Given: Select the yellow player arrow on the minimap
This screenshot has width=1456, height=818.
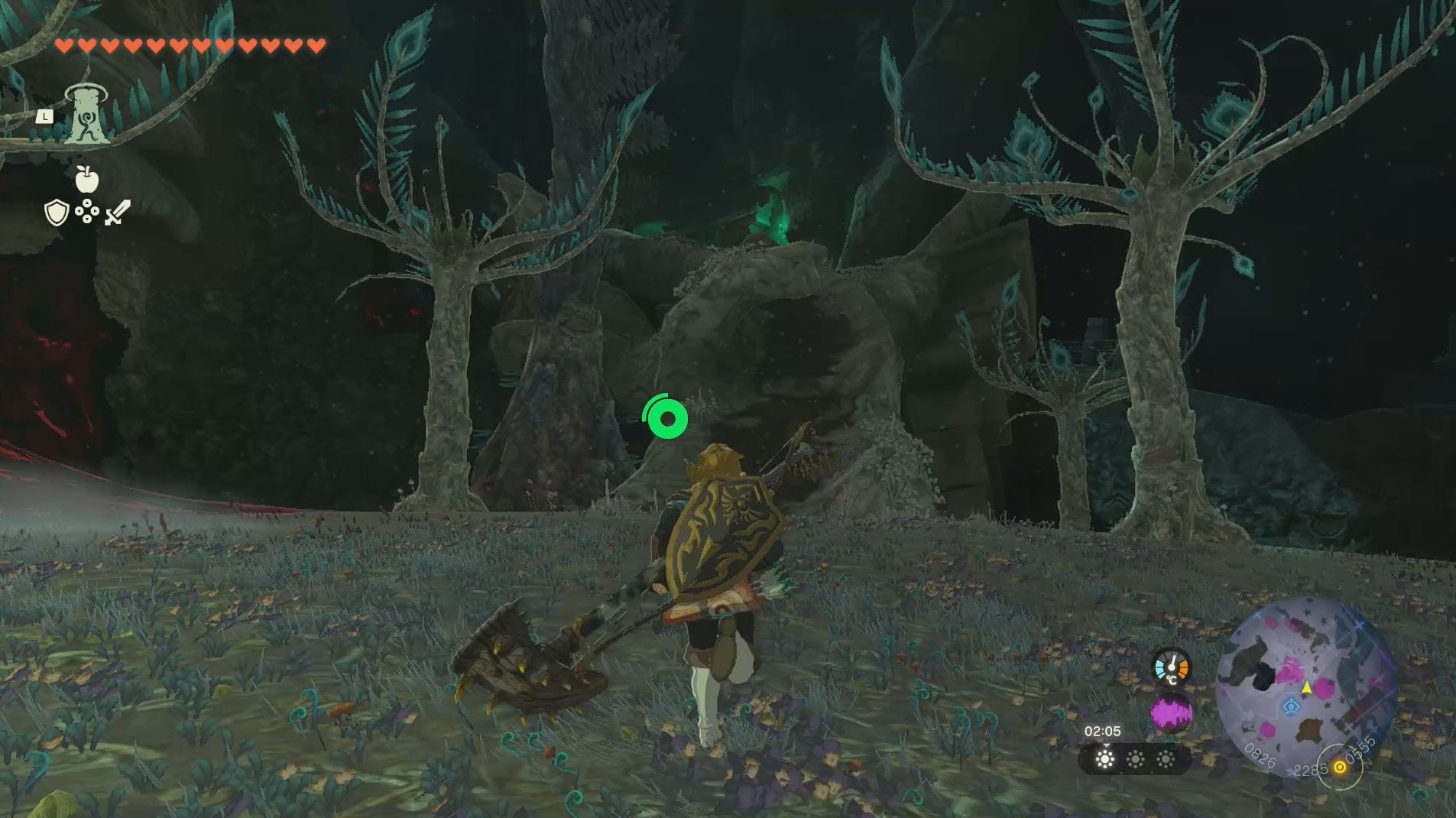Looking at the screenshot, I should [1307, 687].
